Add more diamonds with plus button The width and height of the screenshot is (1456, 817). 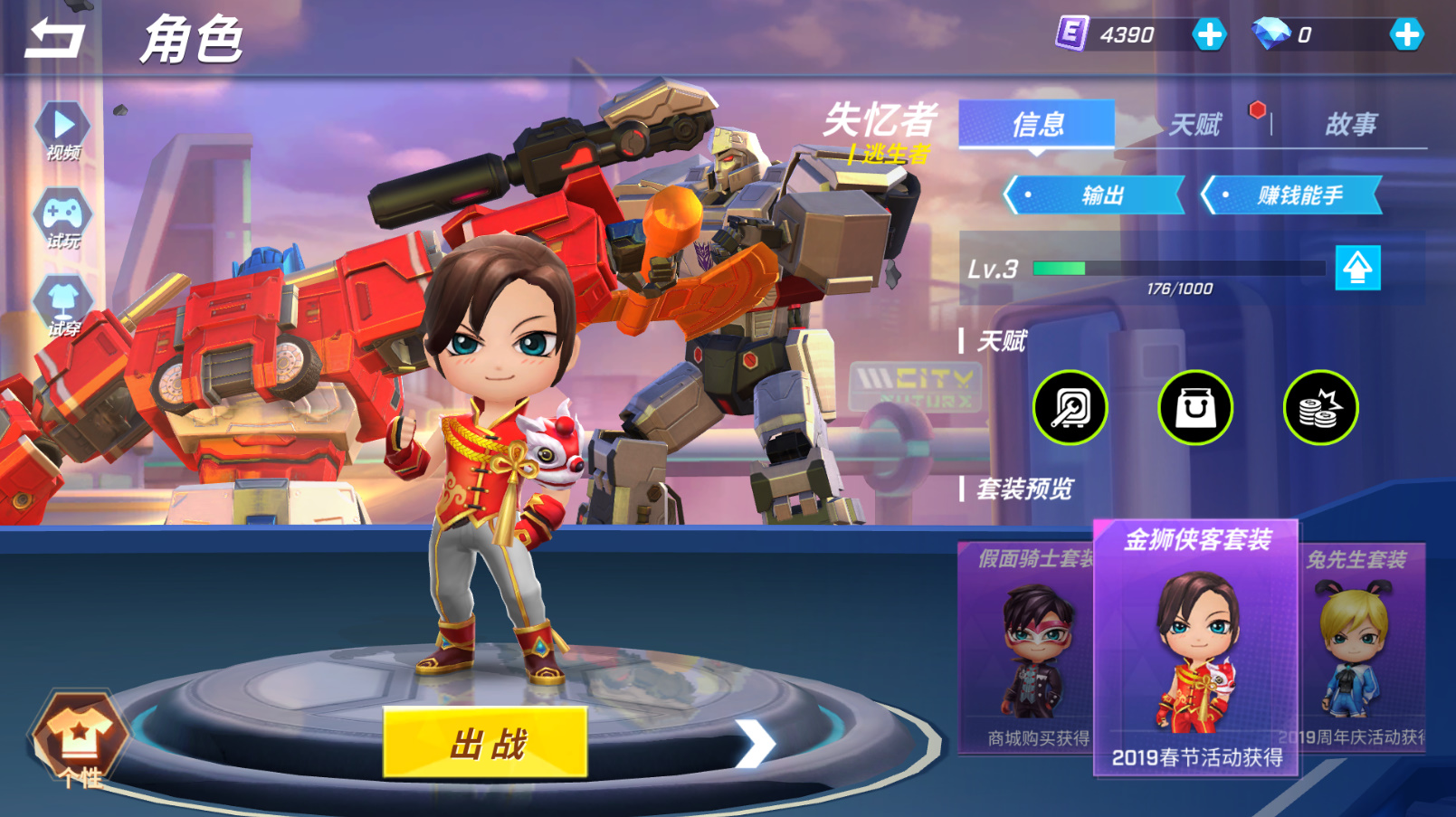[x=1405, y=35]
